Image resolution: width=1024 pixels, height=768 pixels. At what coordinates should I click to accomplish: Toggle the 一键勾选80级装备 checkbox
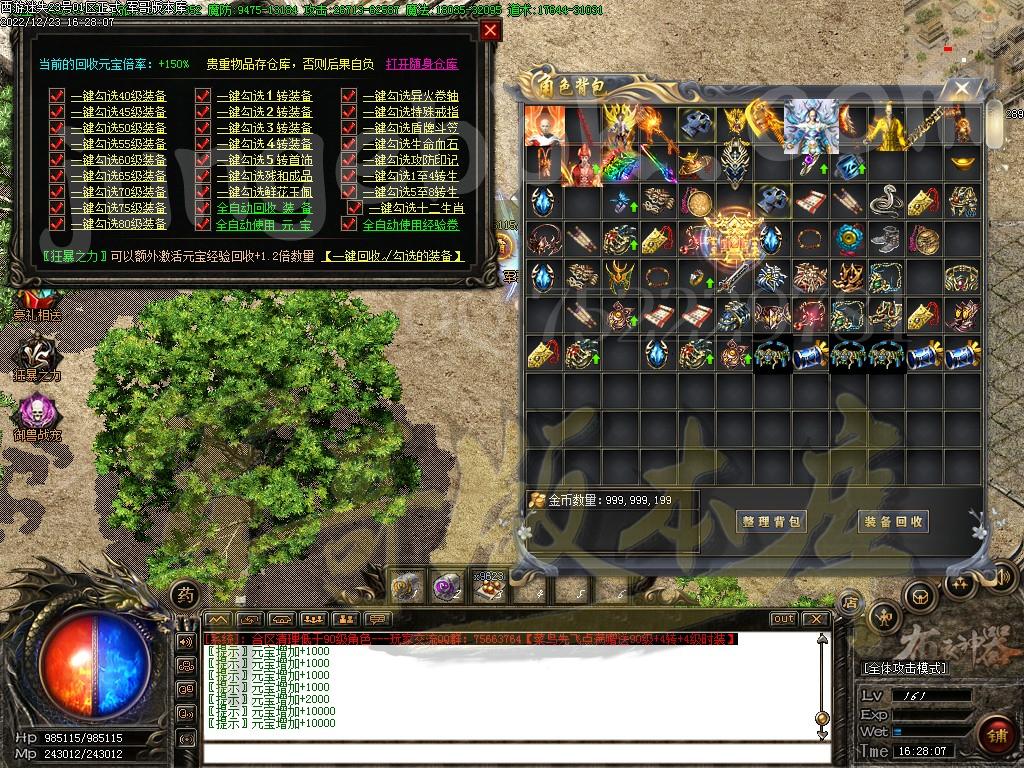point(57,224)
